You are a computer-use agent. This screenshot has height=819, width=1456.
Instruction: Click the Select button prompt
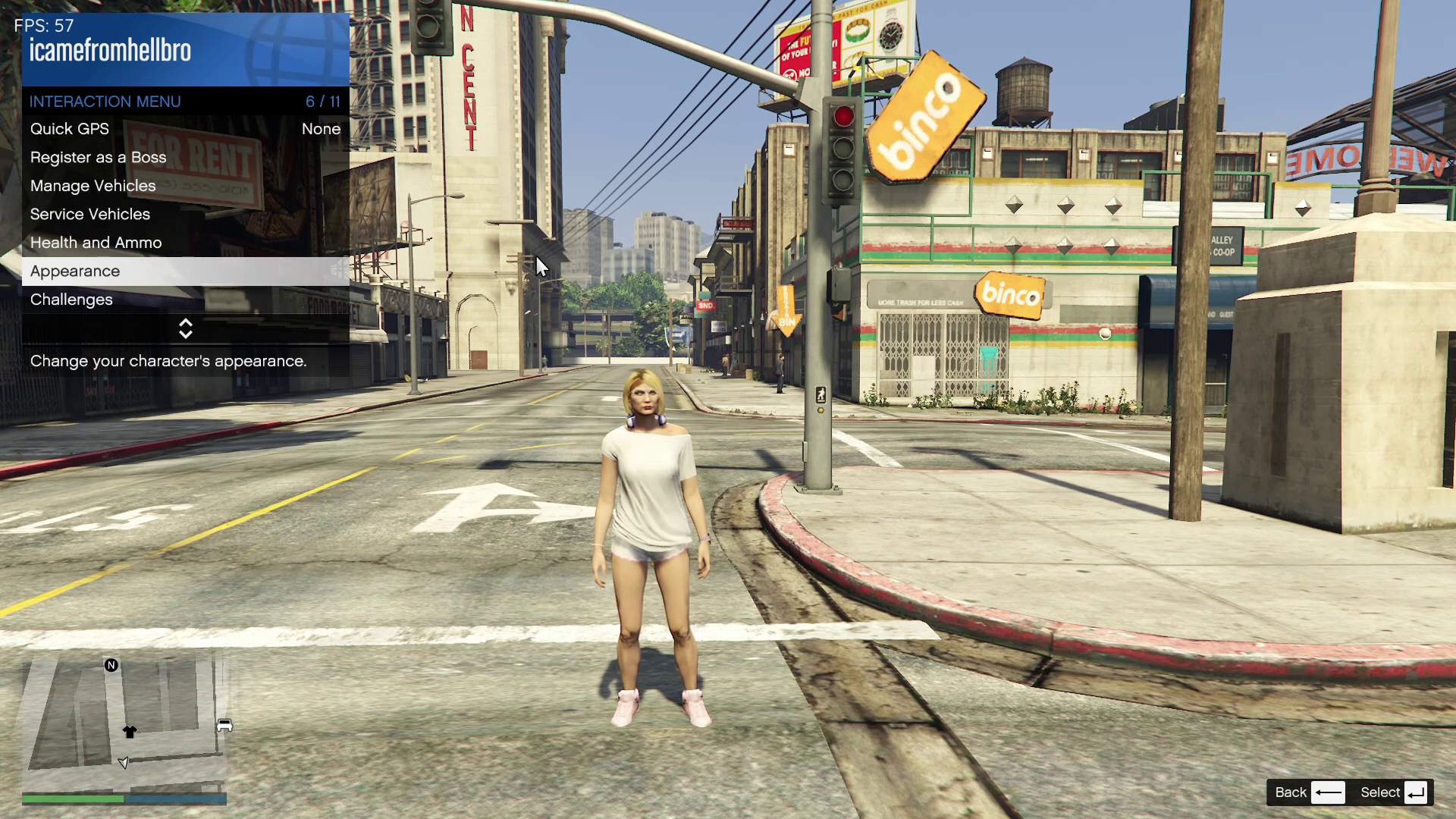[1394, 792]
